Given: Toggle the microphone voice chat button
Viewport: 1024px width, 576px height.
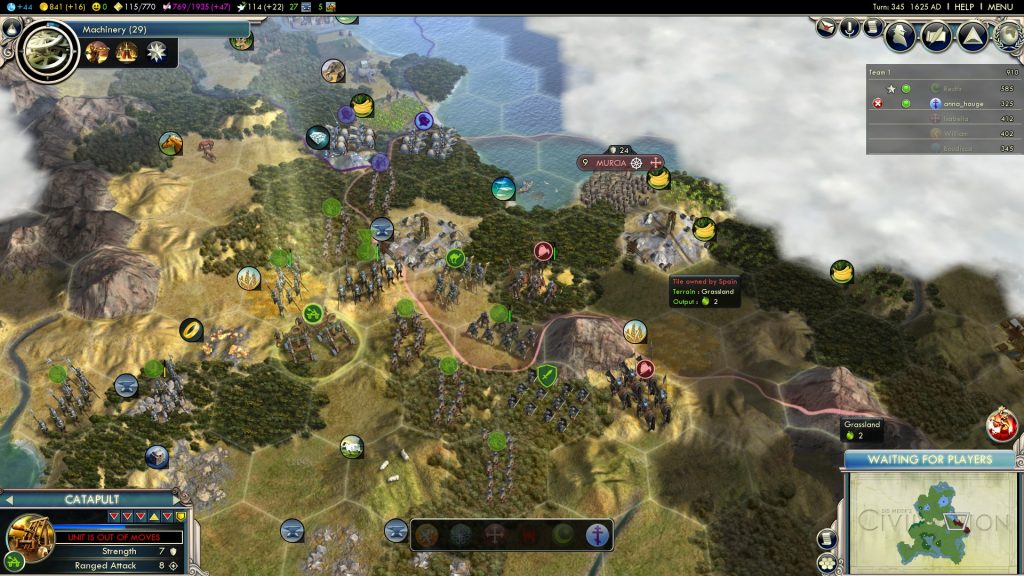Looking at the screenshot, I should (850, 28).
